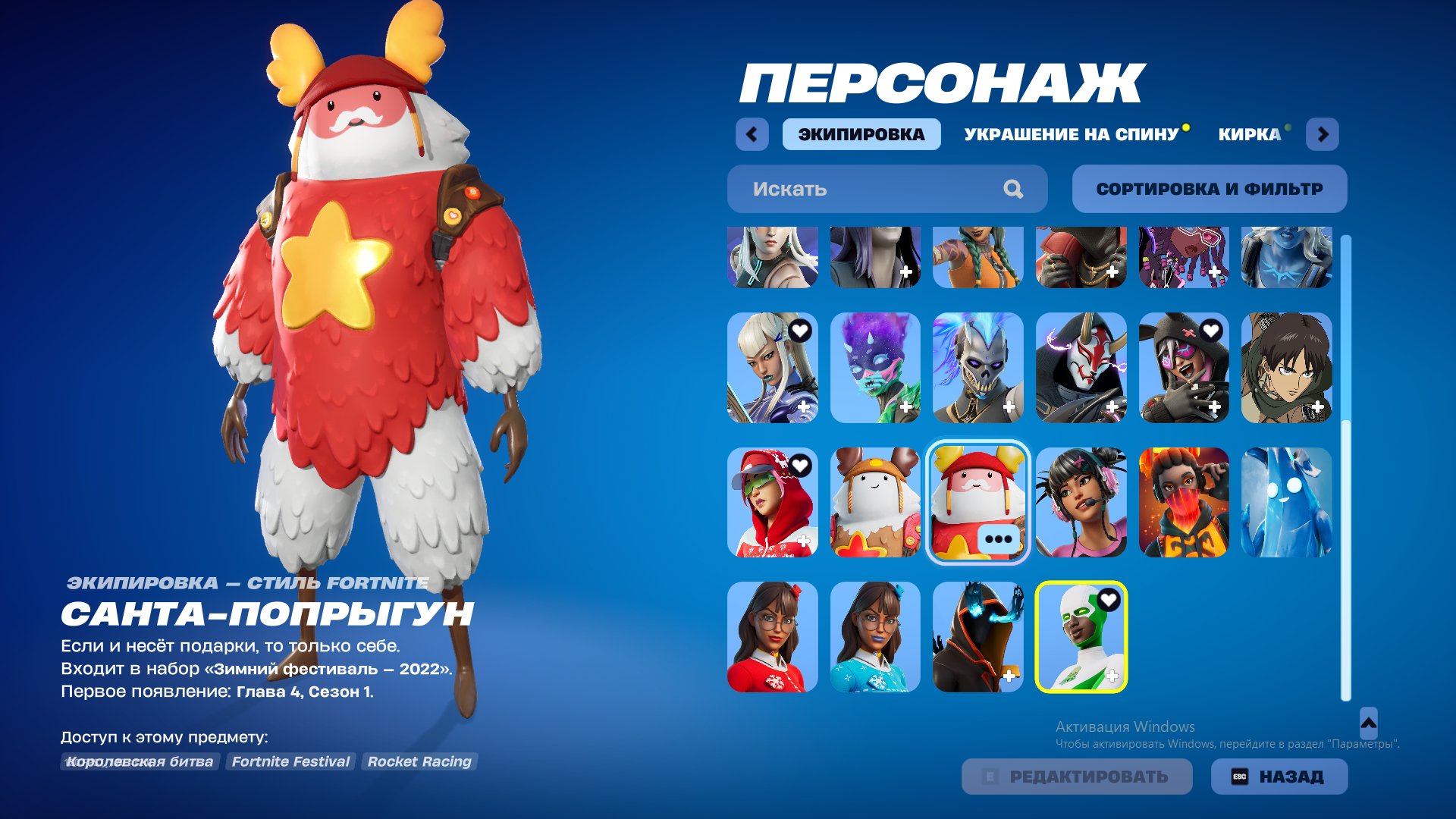Open СОРТИРОВКА И ФИЛЬТР options
The height and width of the screenshot is (819, 1456).
(x=1209, y=189)
